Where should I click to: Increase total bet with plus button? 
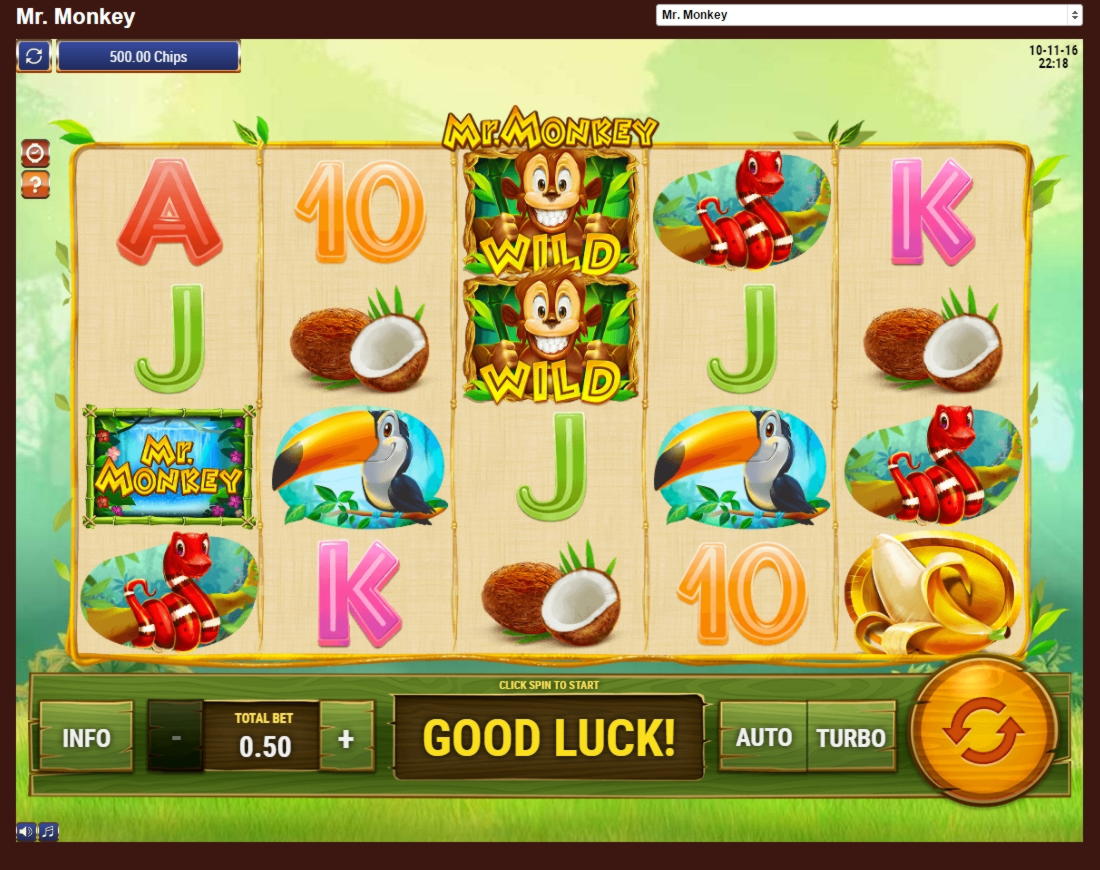346,738
